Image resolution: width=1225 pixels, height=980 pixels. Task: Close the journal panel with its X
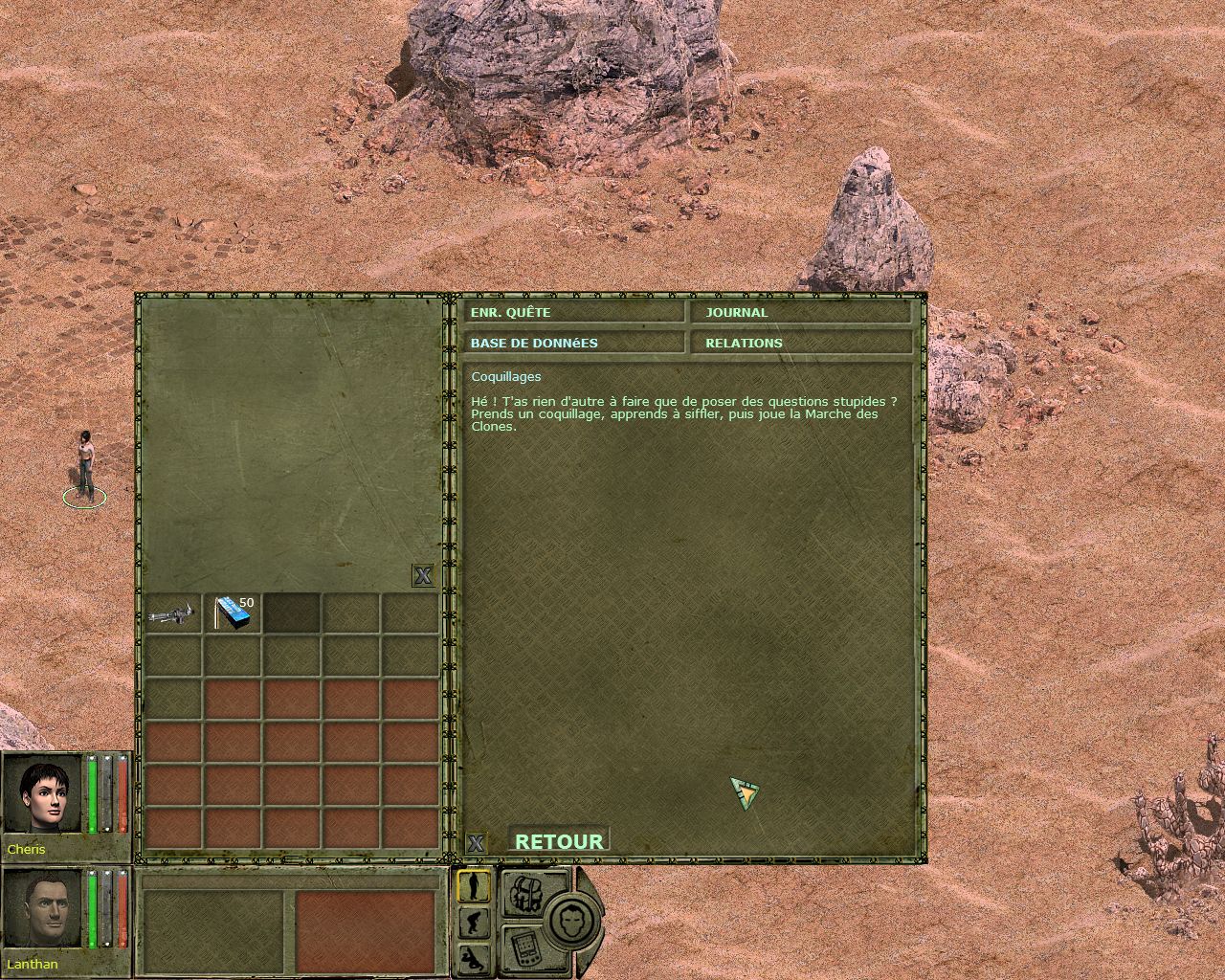tap(476, 843)
